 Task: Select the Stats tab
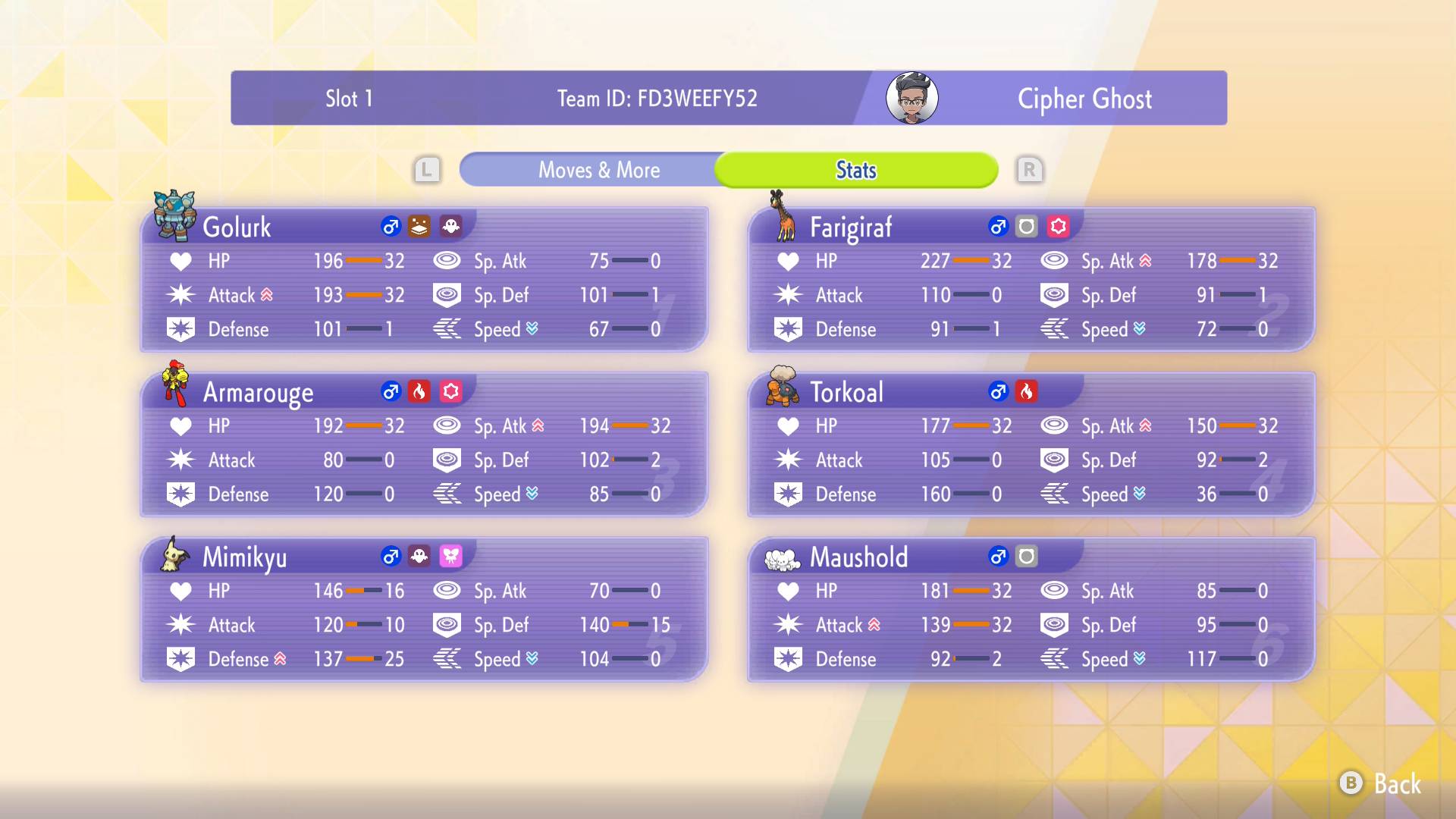[855, 170]
